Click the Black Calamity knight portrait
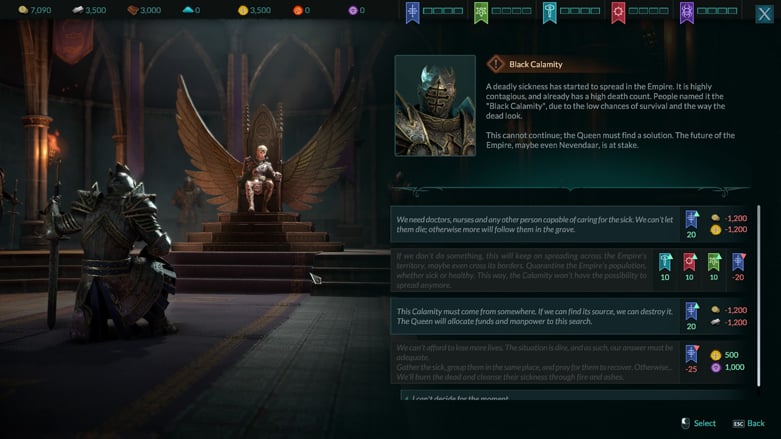781x439 pixels. click(435, 105)
